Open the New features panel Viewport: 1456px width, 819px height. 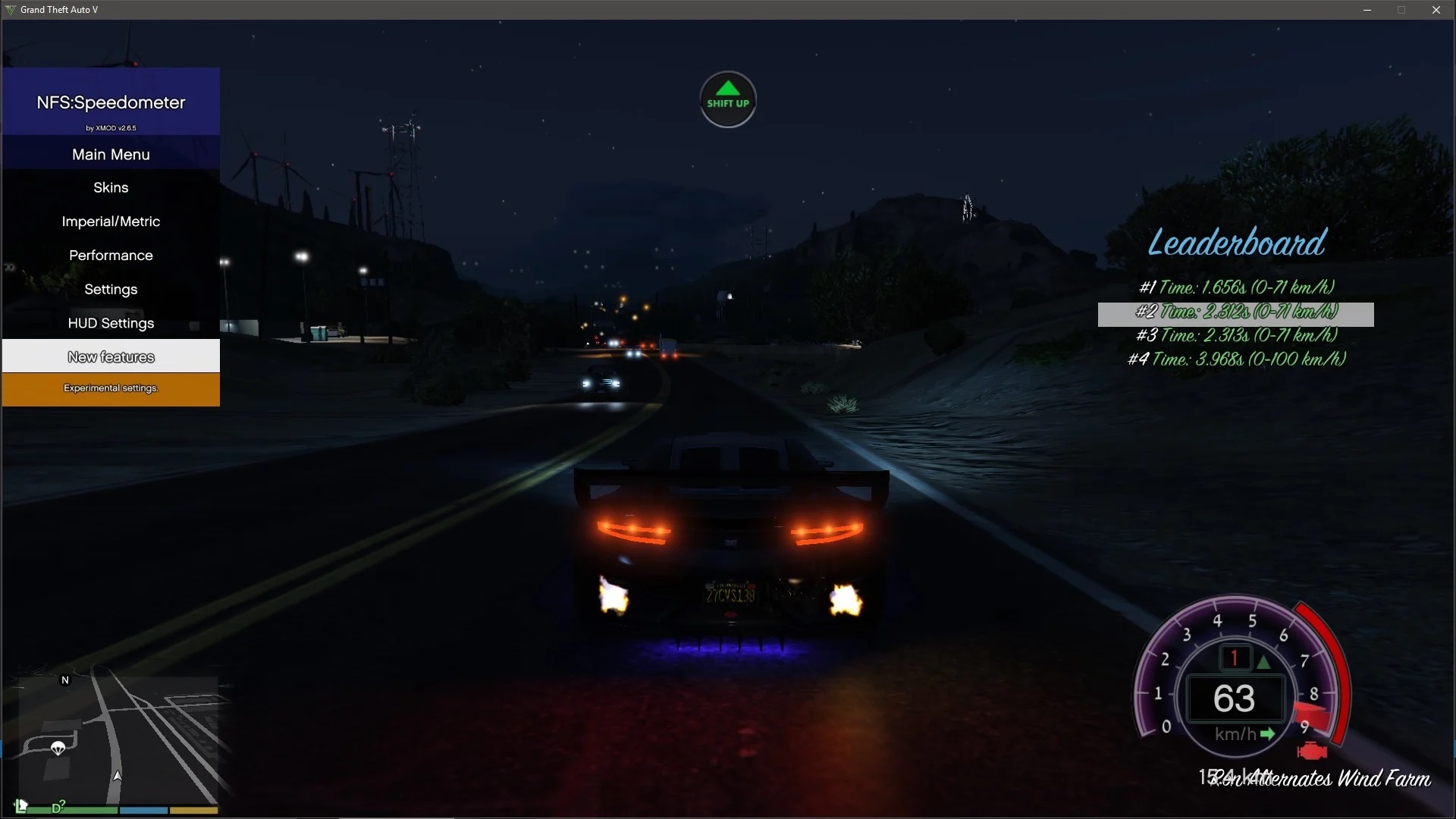[x=110, y=356]
